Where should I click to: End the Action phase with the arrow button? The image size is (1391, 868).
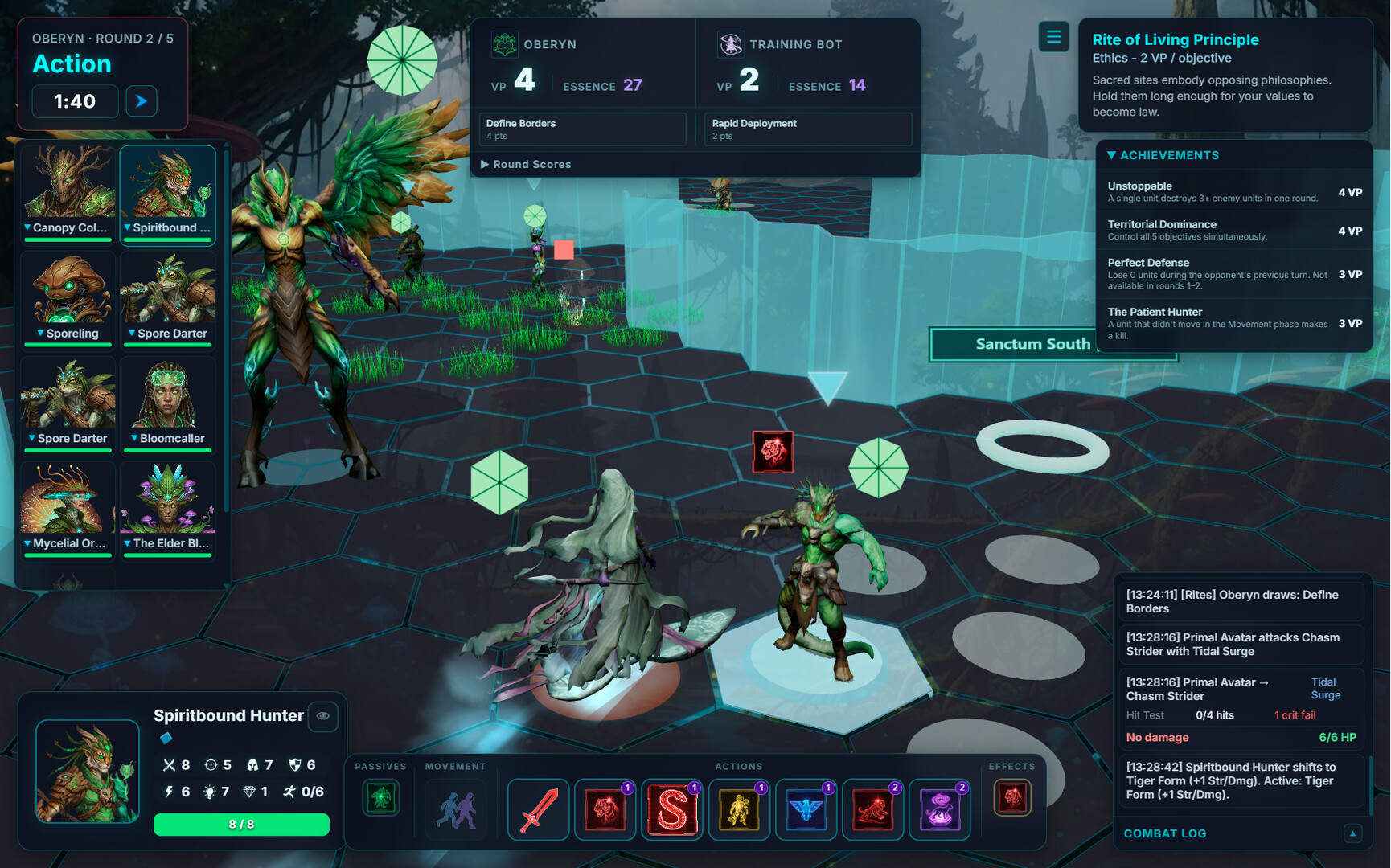tap(142, 101)
